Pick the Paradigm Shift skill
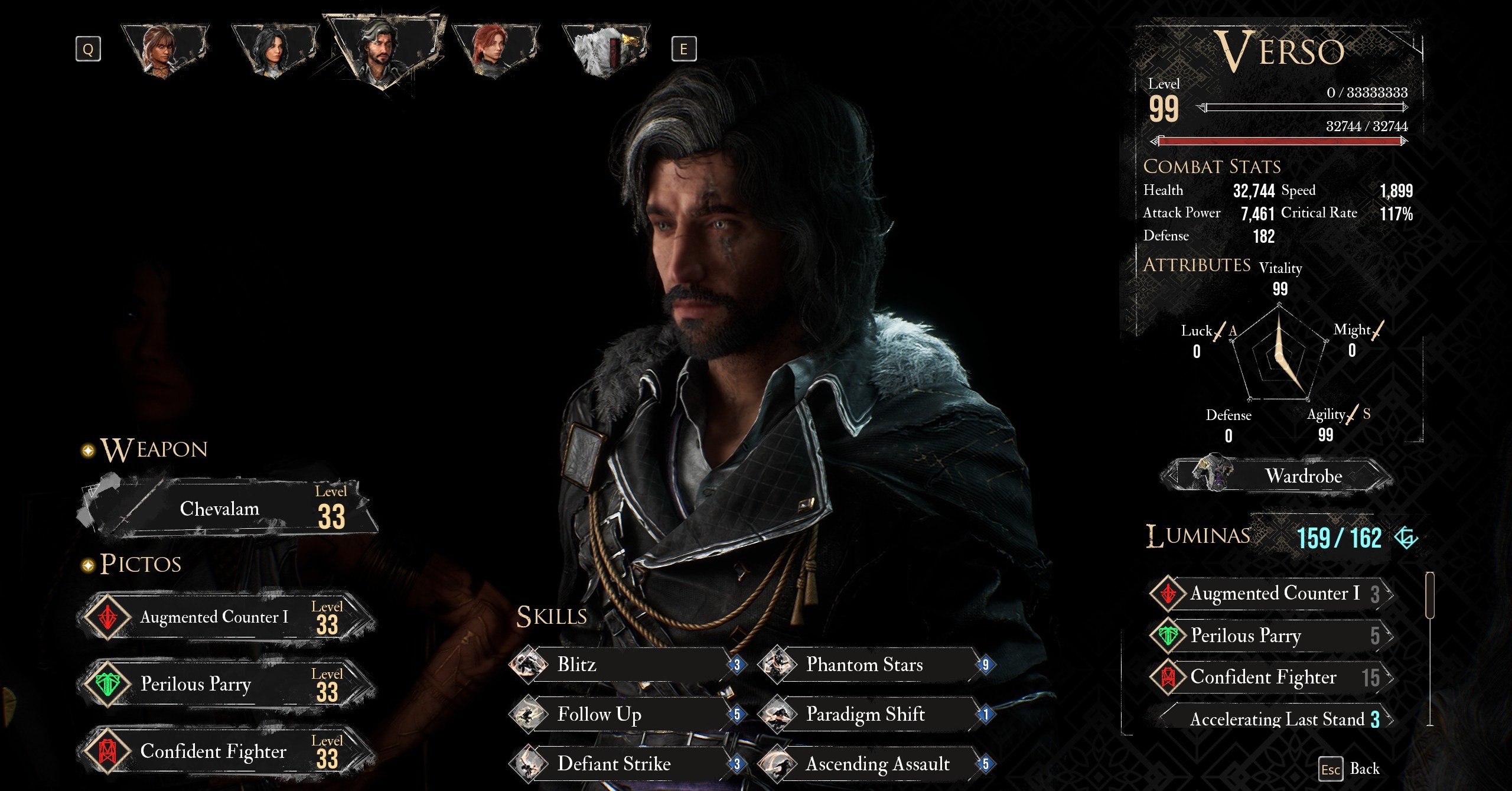 [x=875, y=714]
